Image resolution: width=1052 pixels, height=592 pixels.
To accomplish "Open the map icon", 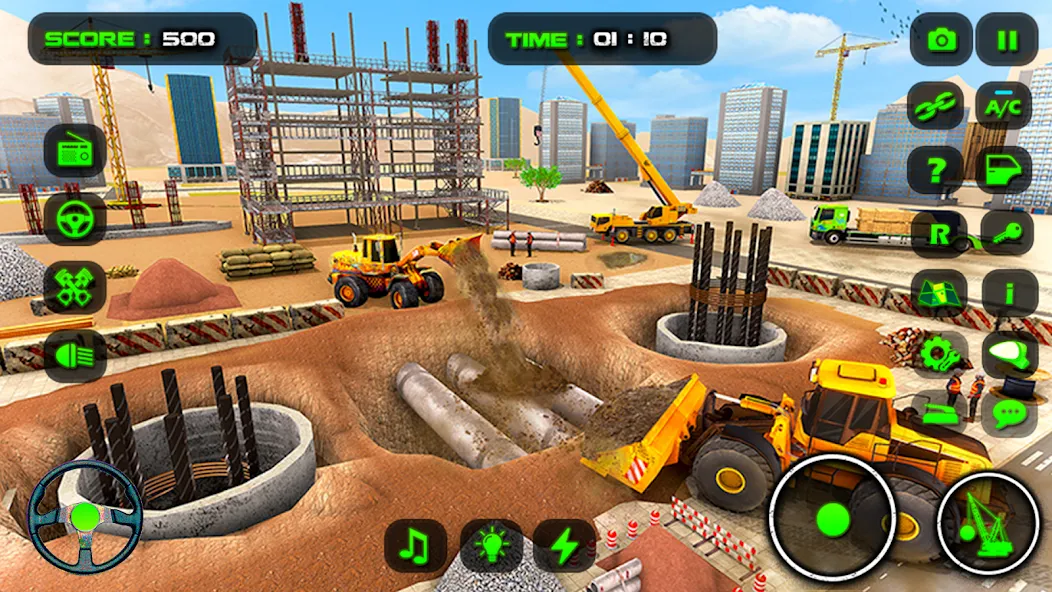I will click(x=939, y=293).
